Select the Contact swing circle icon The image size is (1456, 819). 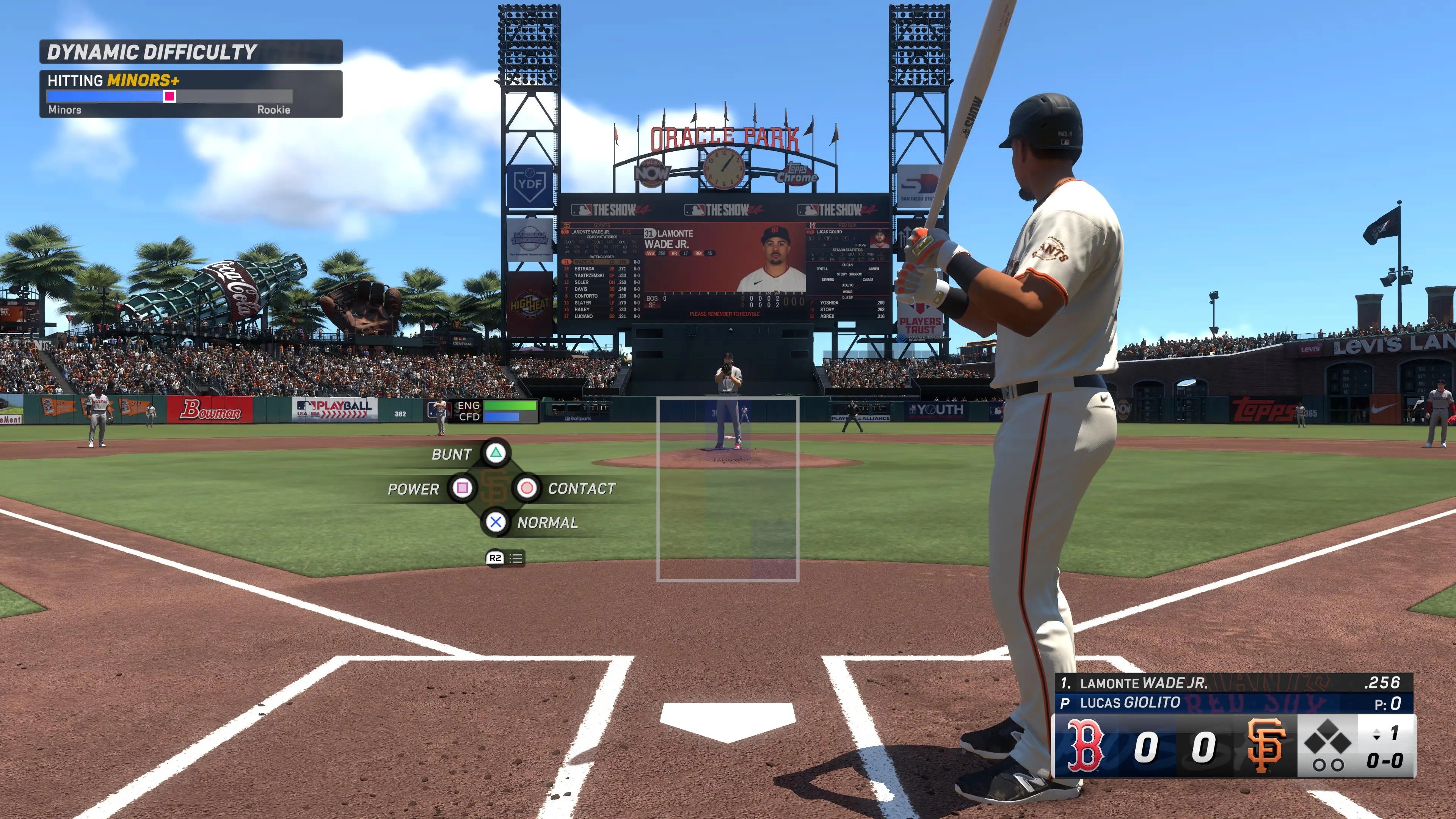(529, 488)
